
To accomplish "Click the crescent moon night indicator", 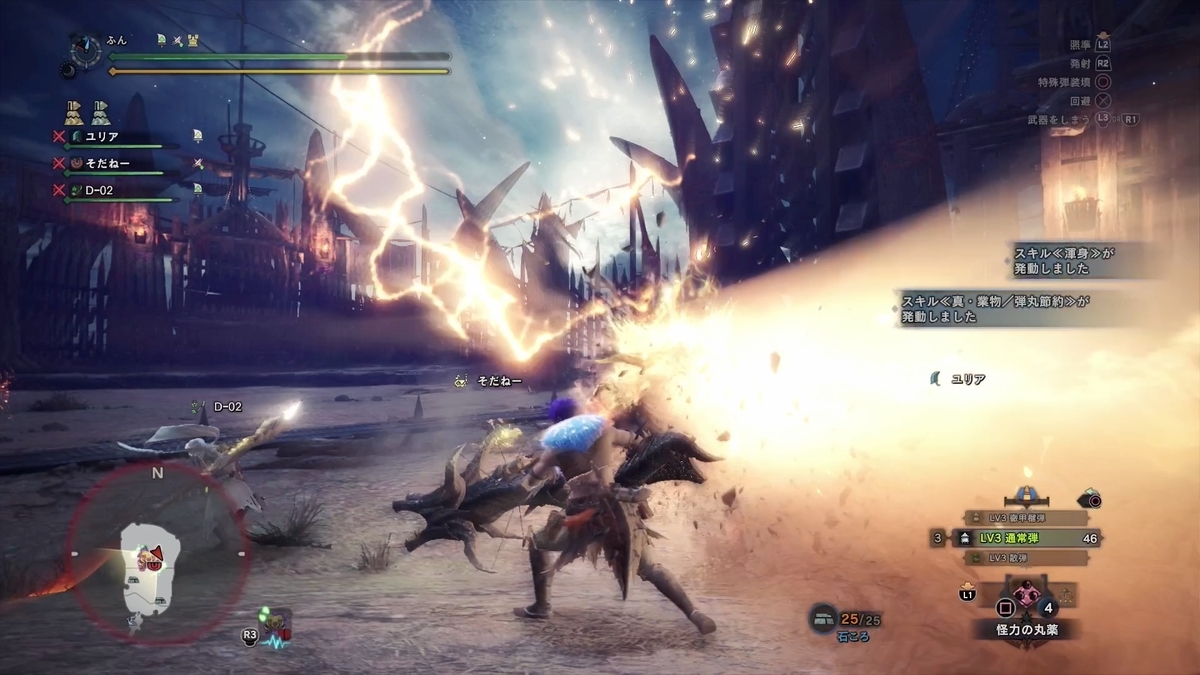I will 70,71.
